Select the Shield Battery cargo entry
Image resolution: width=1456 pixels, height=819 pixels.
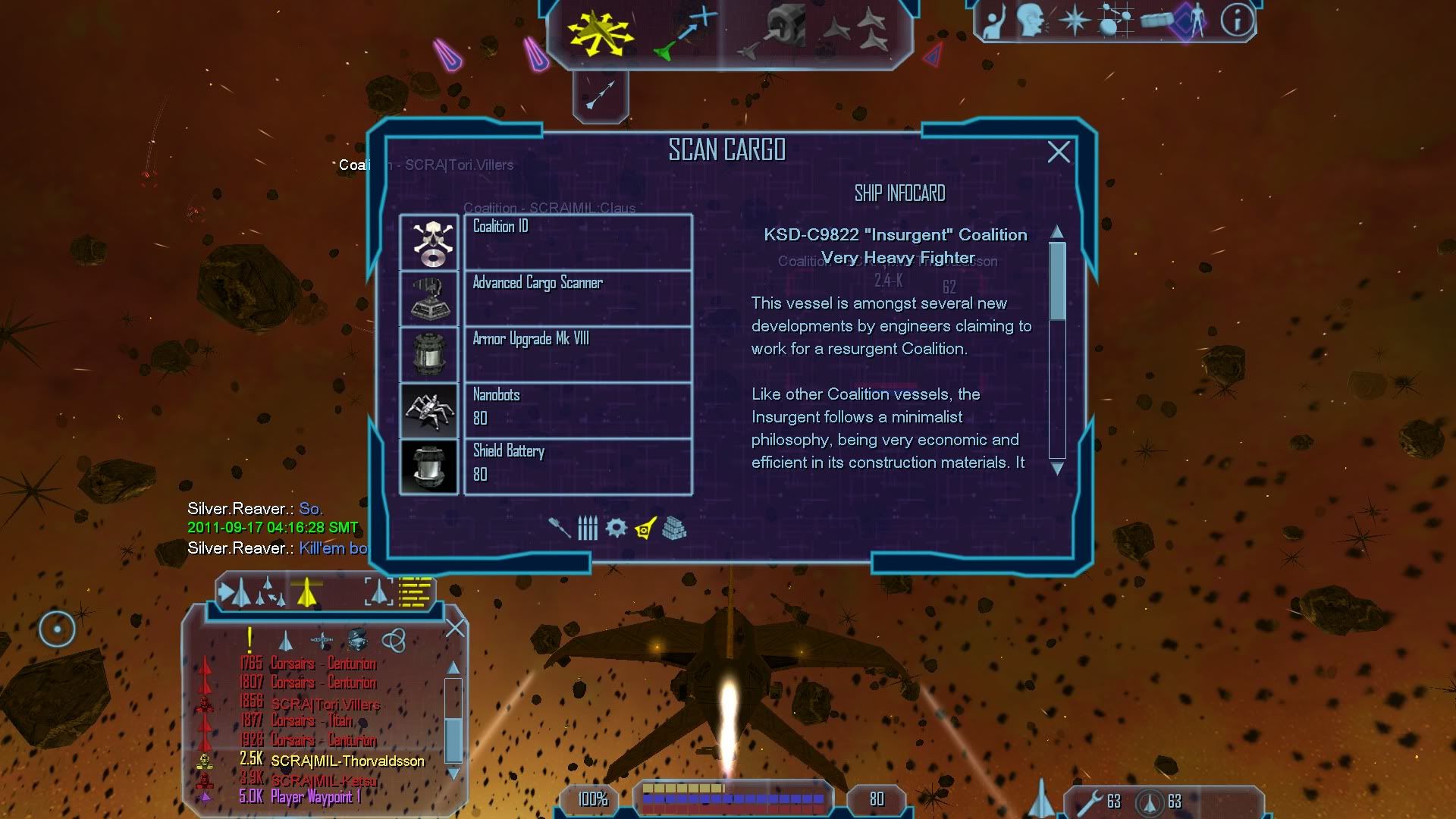point(577,466)
